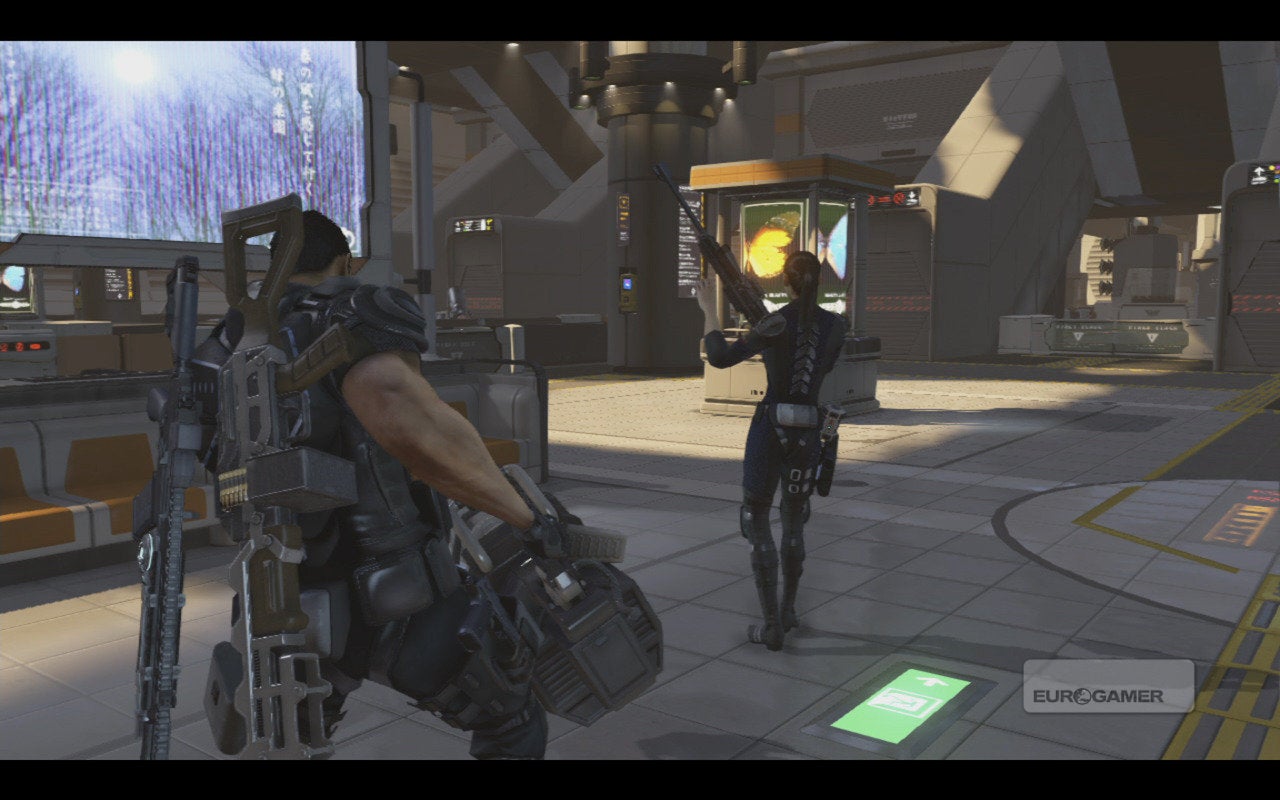The width and height of the screenshot is (1280, 800).
Task: Click the Eurogamer watermark logo
Action: tap(1108, 687)
